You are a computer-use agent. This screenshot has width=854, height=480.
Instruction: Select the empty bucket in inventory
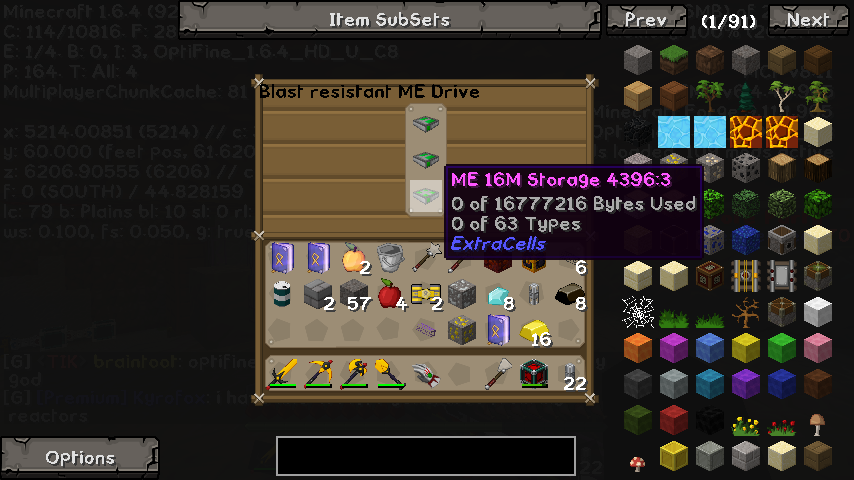point(389,258)
